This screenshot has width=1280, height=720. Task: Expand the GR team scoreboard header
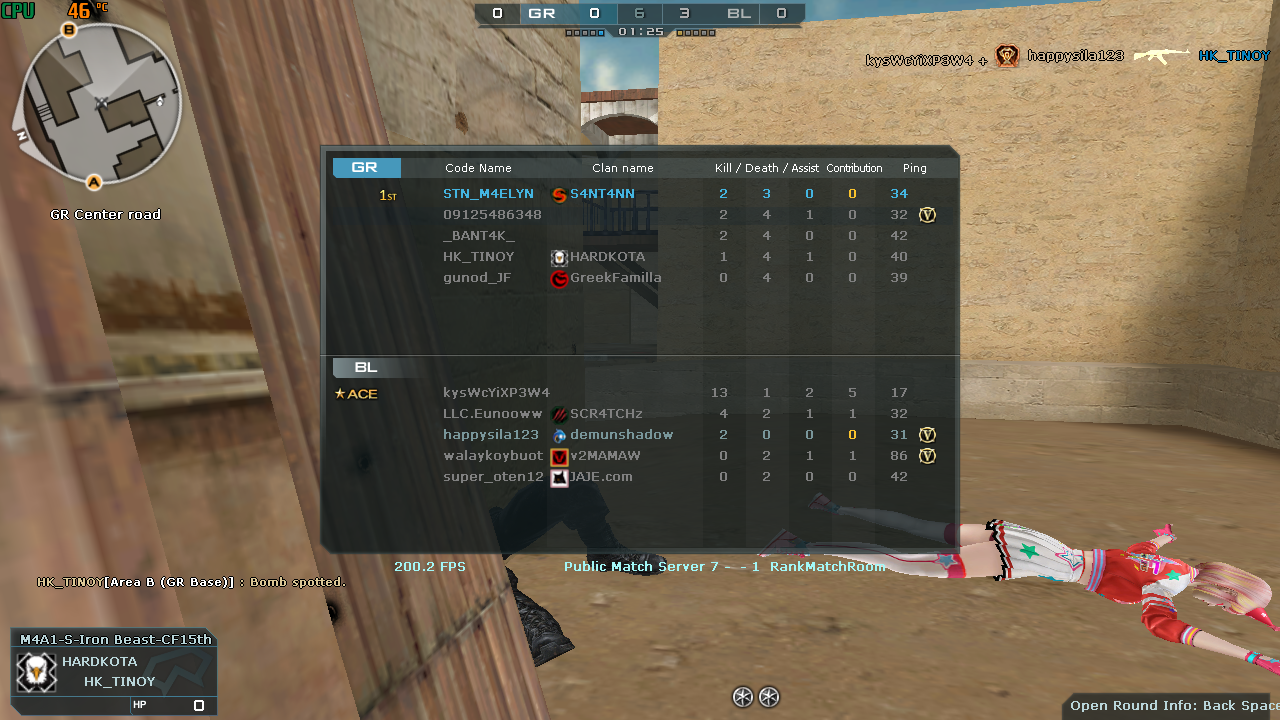click(x=366, y=167)
